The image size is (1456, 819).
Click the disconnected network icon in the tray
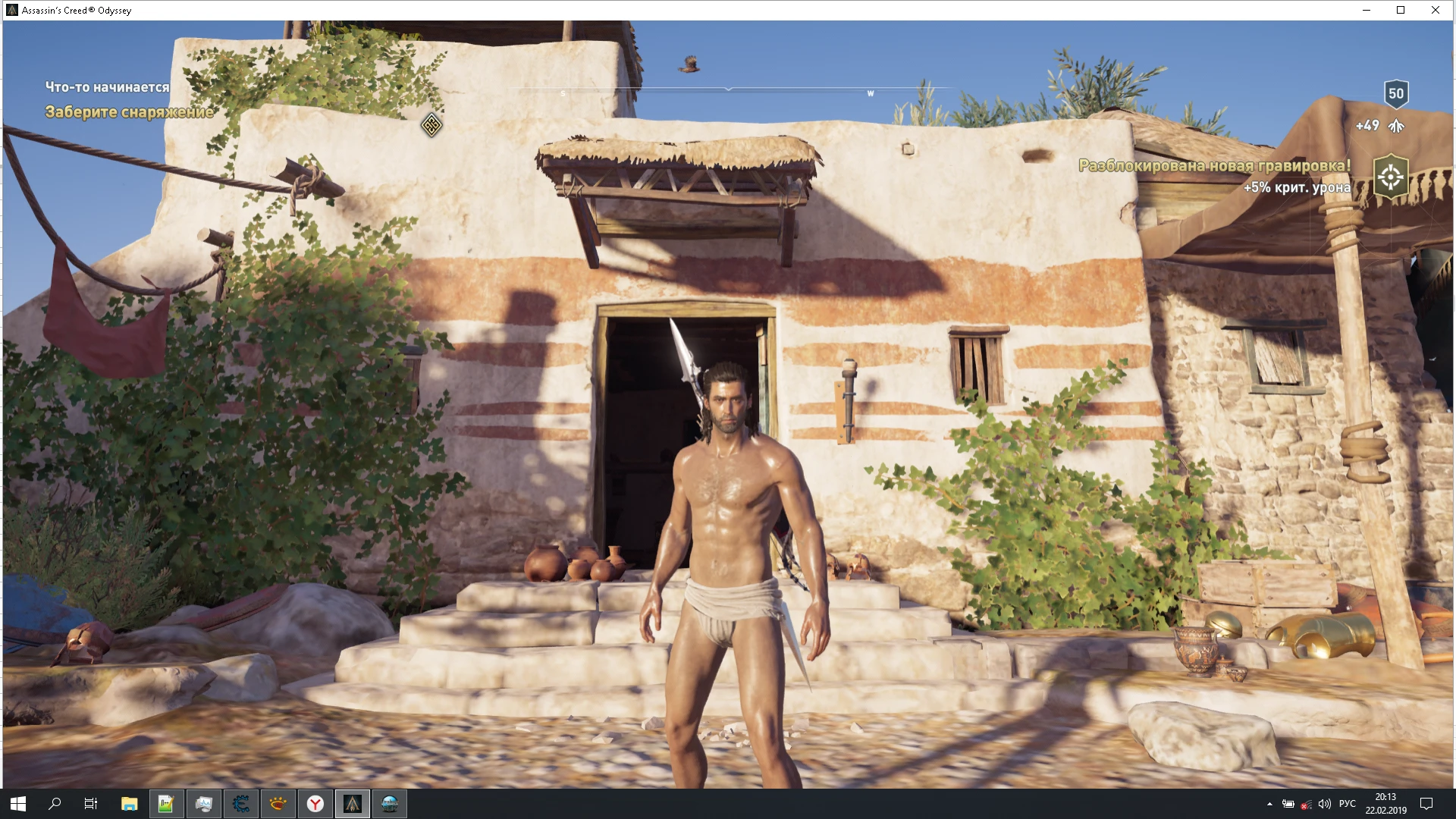point(1306,804)
